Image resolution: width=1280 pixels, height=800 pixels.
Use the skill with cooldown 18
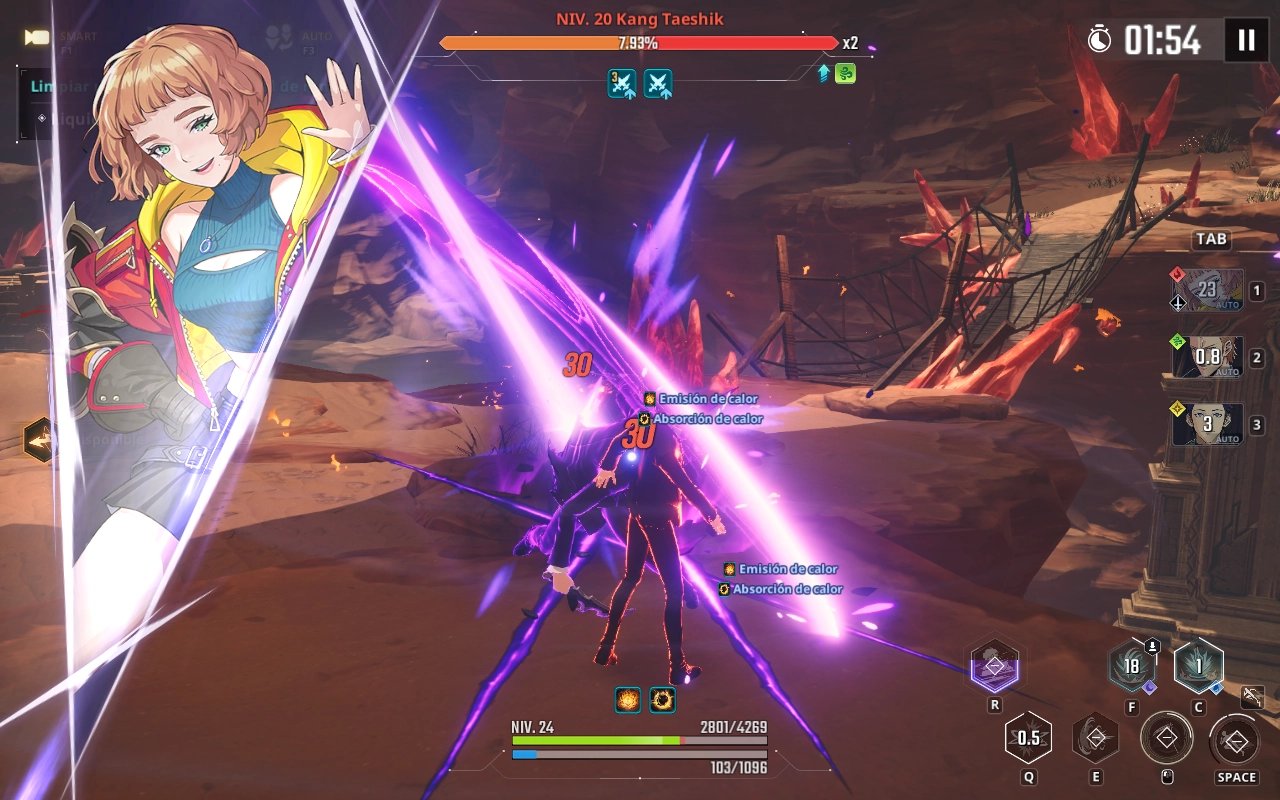pos(1132,666)
